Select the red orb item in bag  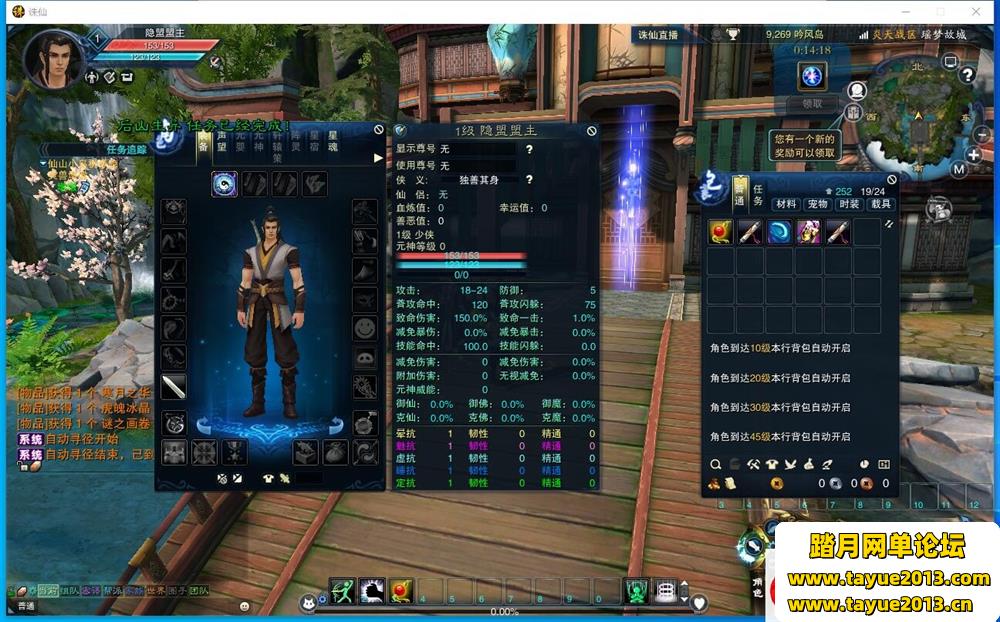click(x=721, y=233)
